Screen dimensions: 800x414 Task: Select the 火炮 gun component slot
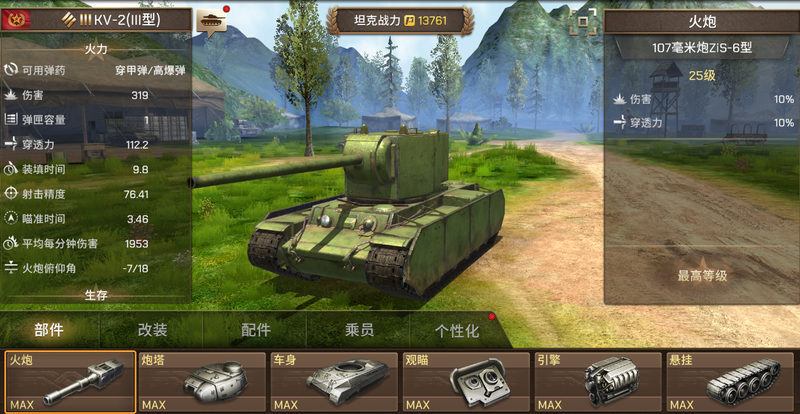[x=69, y=381]
